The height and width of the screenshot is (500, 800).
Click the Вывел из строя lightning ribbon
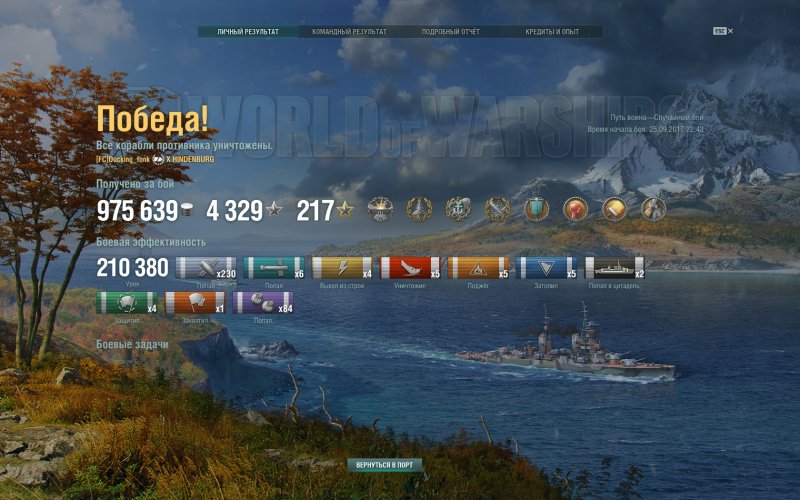pyautogui.click(x=342, y=268)
